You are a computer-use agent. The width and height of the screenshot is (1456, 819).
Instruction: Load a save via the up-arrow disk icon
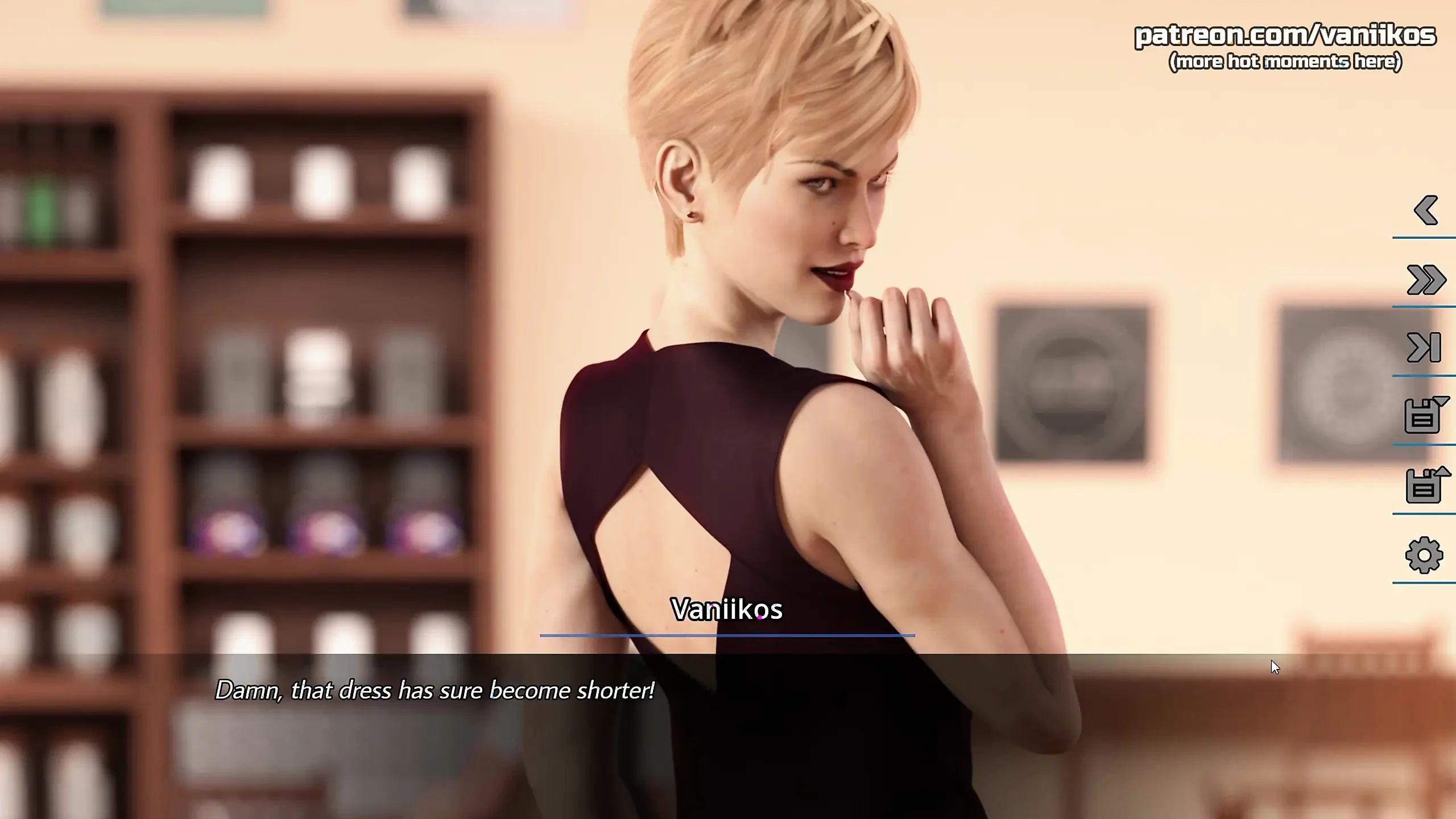(x=1425, y=485)
